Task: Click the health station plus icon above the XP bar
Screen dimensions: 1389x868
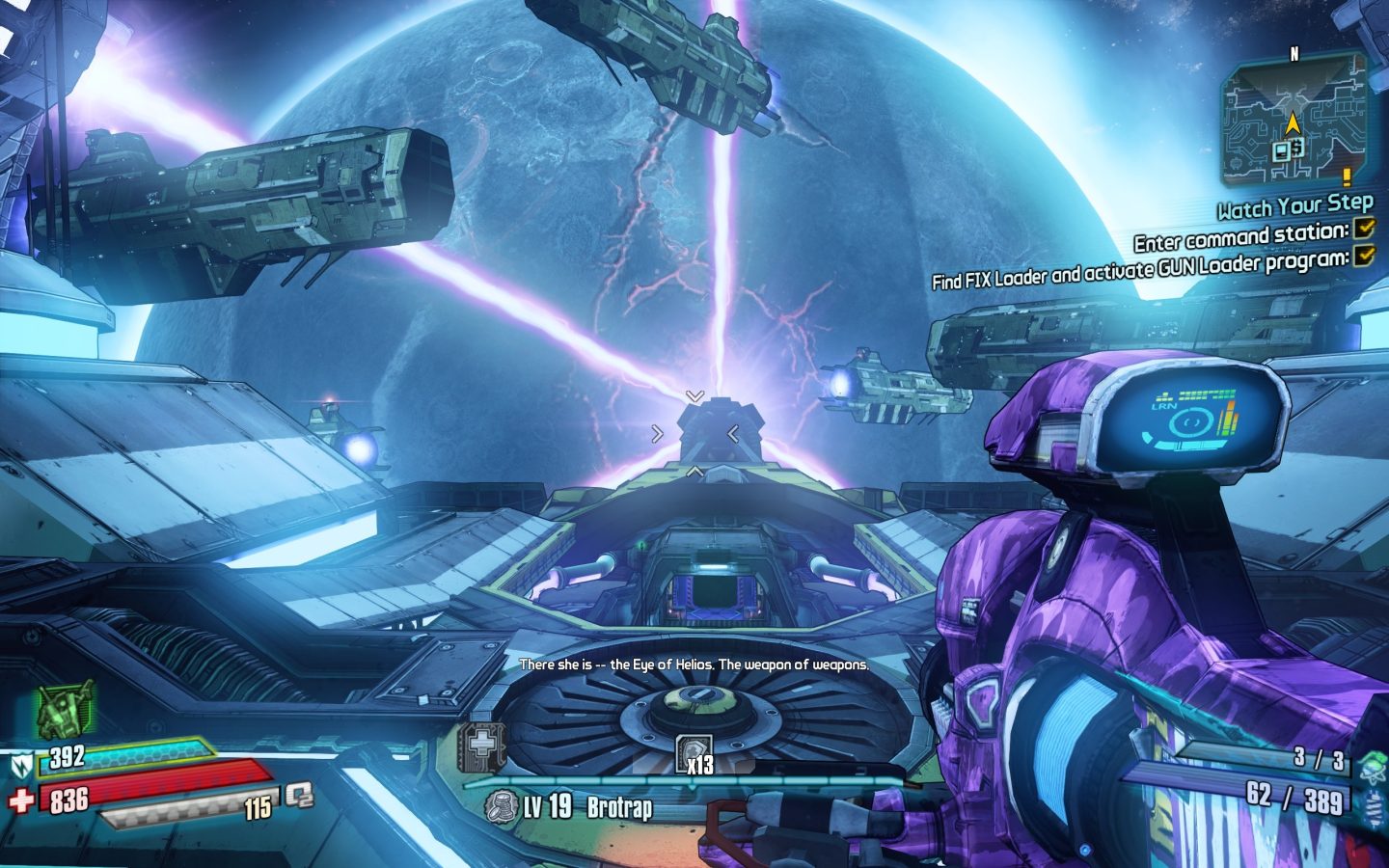Action: (x=480, y=744)
